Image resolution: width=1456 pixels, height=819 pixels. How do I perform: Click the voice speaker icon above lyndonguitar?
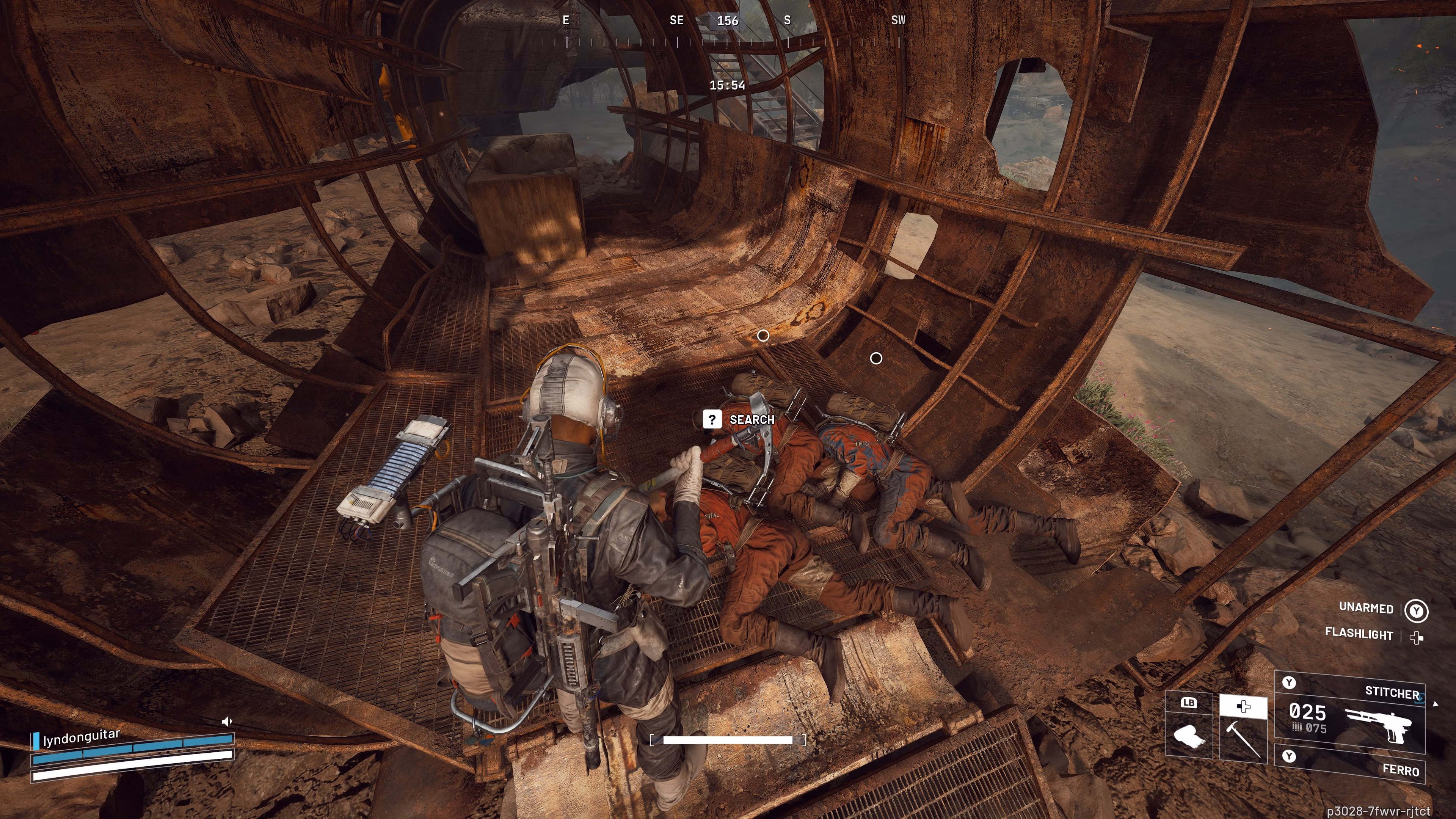(227, 721)
